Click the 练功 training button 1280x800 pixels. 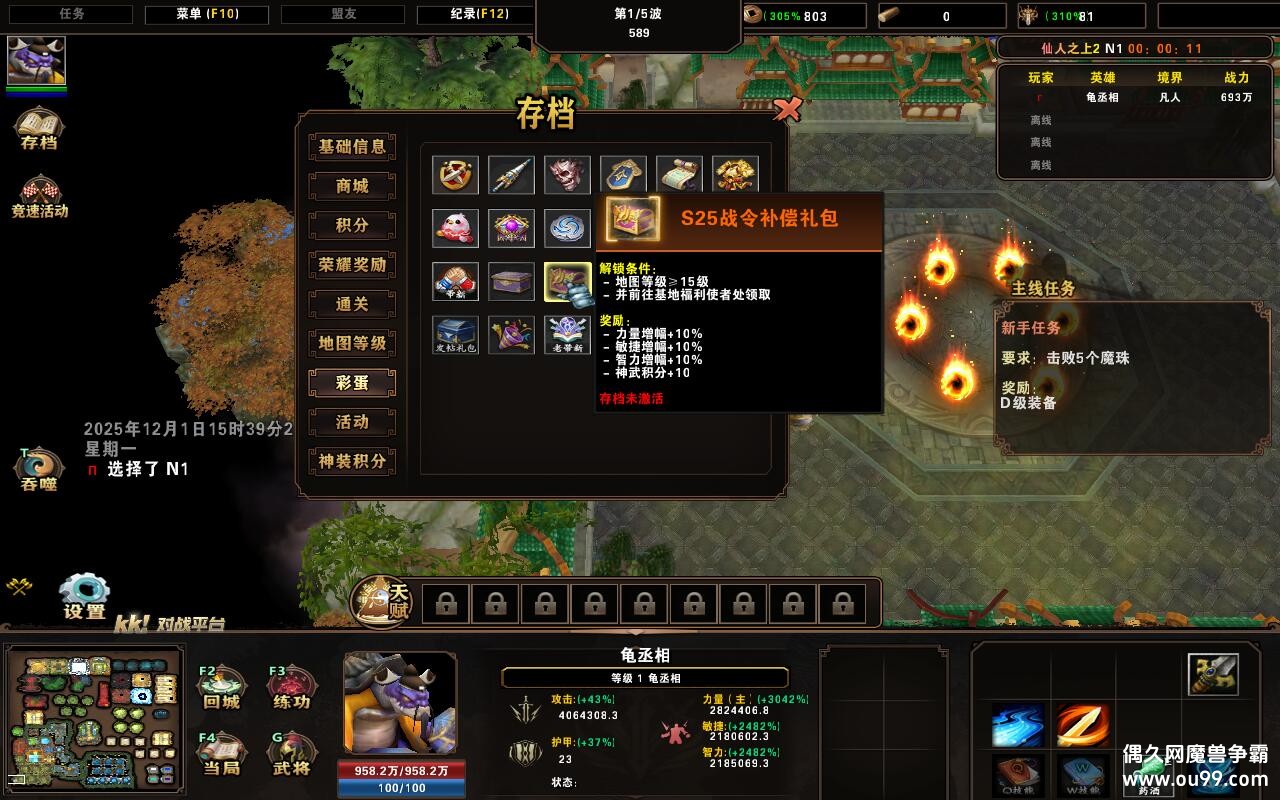[x=291, y=686]
